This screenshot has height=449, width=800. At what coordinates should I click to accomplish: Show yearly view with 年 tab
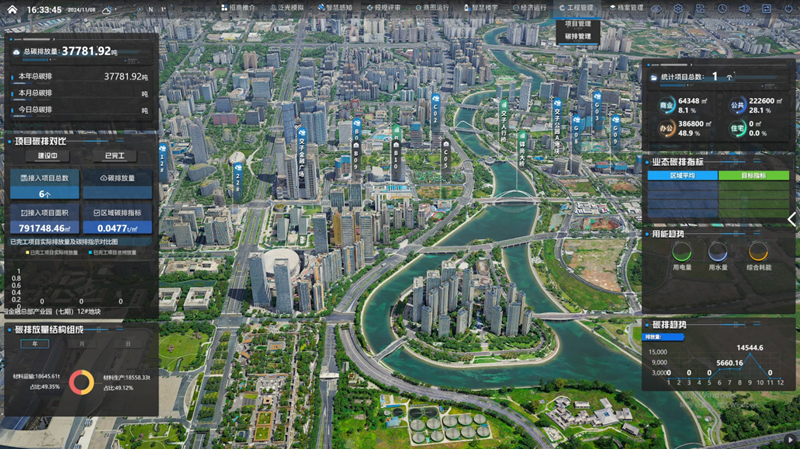tap(36, 343)
